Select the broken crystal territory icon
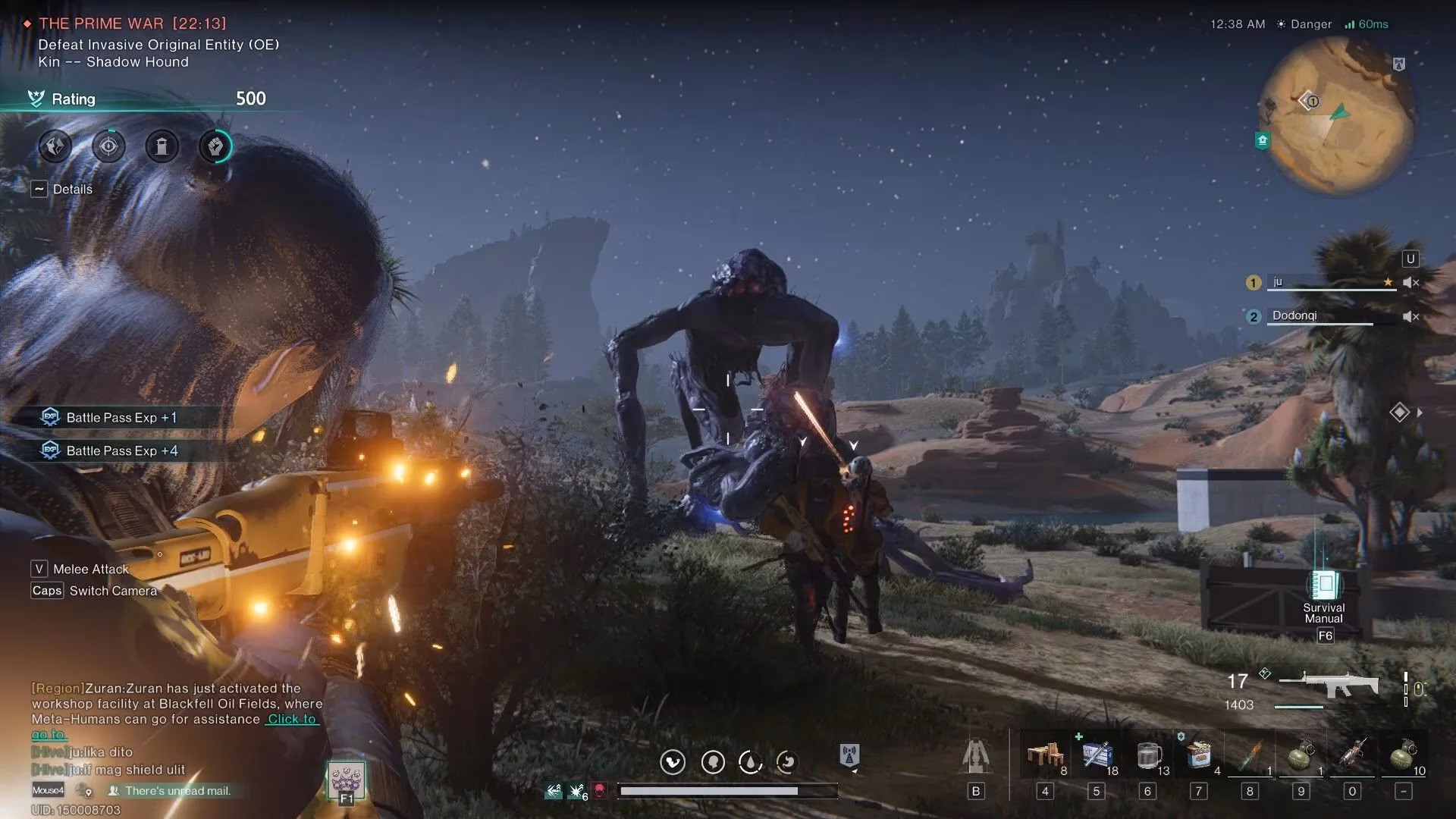The height and width of the screenshot is (819, 1456). pyautogui.click(x=54, y=146)
